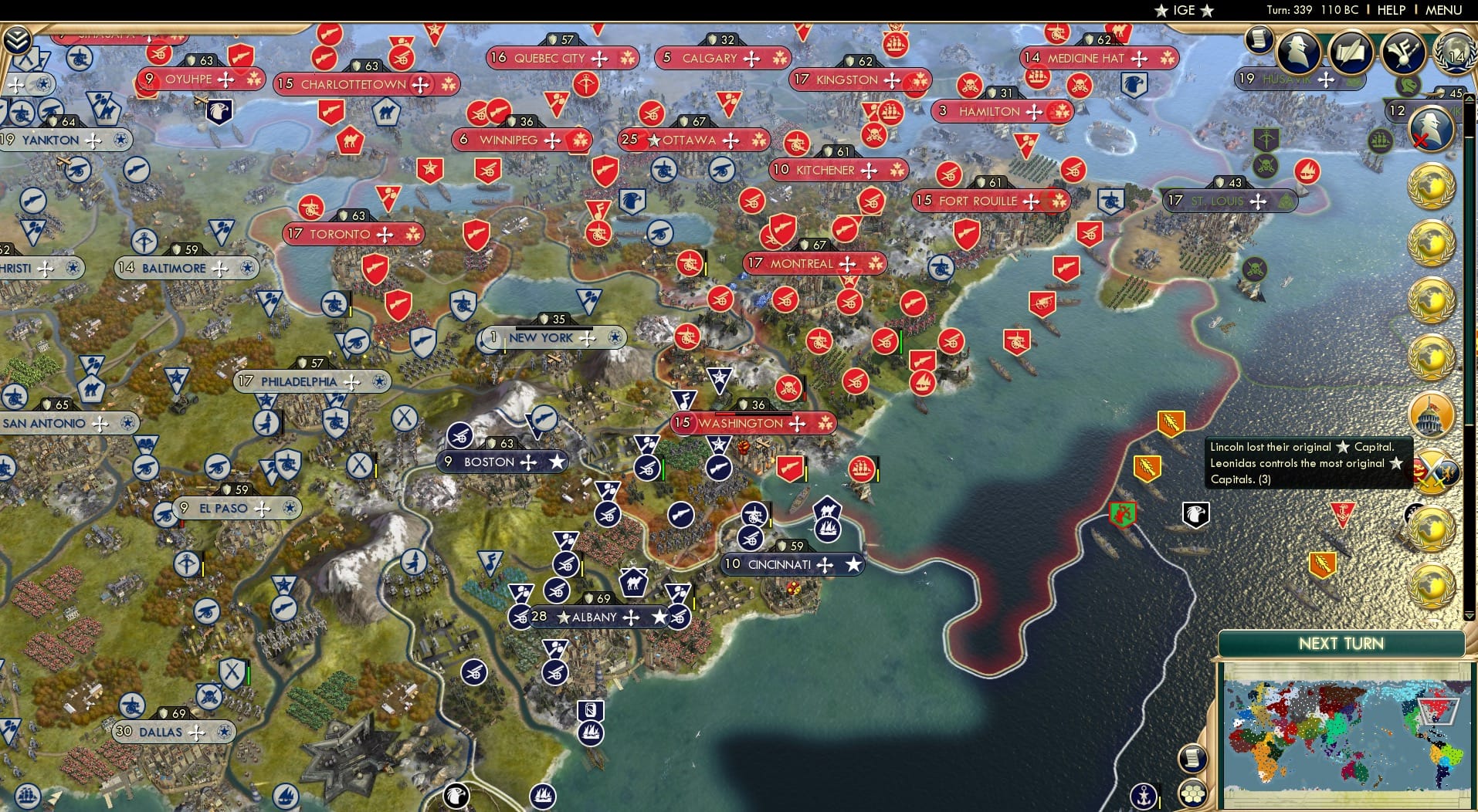Dismiss the killed-spy notification with red X
Screen dimensions: 1478x812
(x=1429, y=128)
